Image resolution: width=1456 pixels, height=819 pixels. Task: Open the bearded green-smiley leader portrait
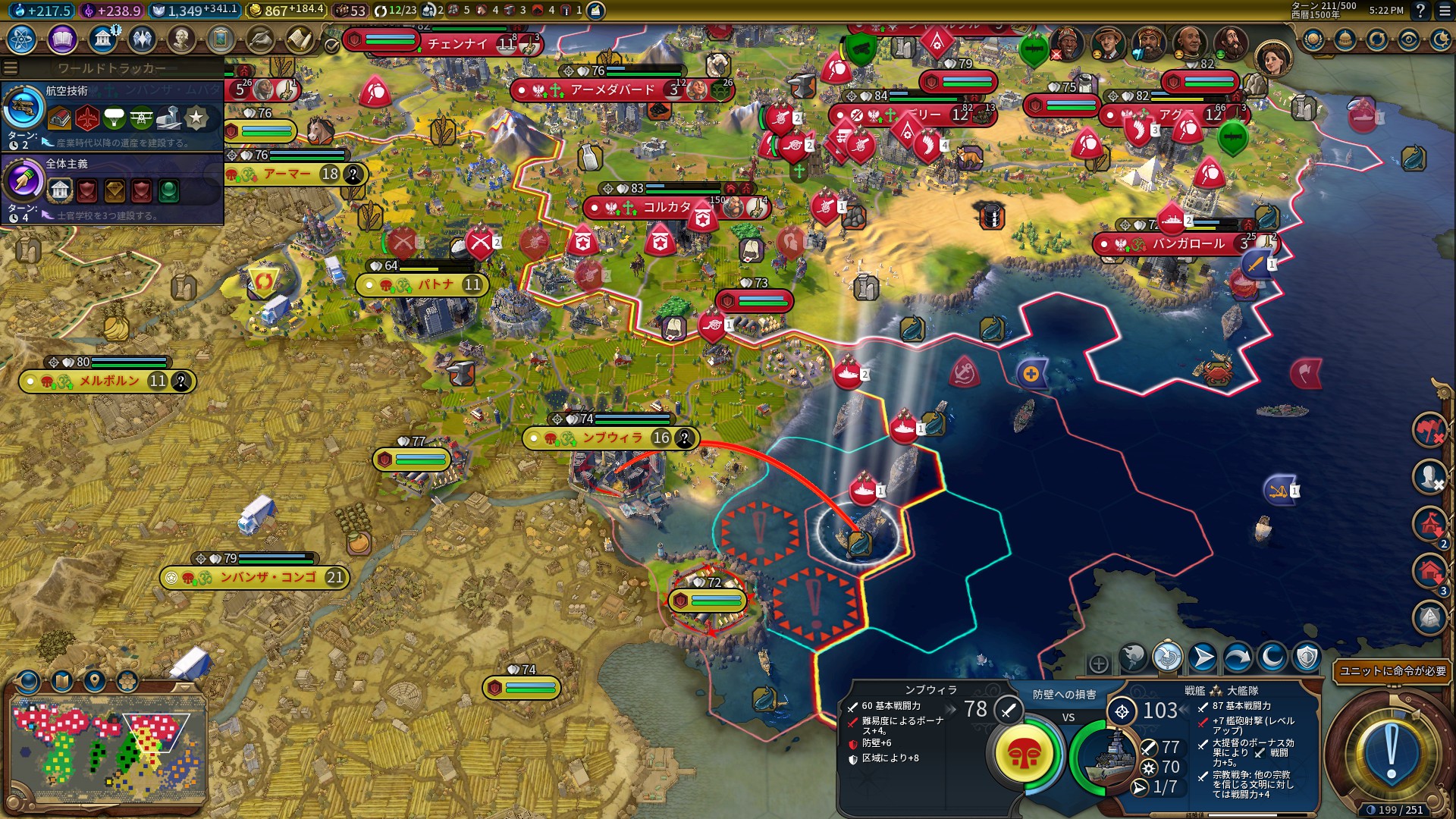pyautogui.click(x=1230, y=44)
